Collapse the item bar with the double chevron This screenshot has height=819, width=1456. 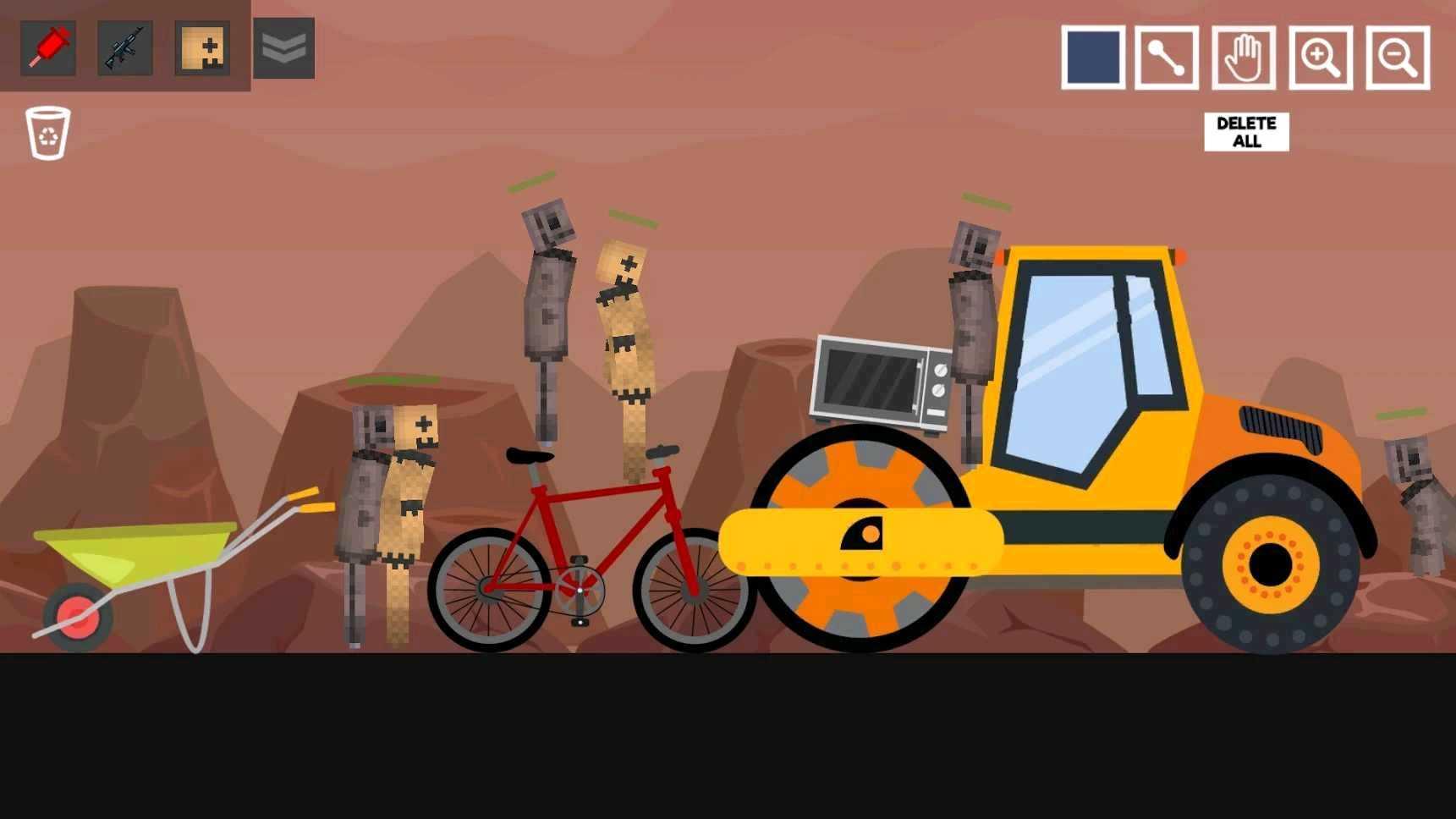tap(283, 48)
